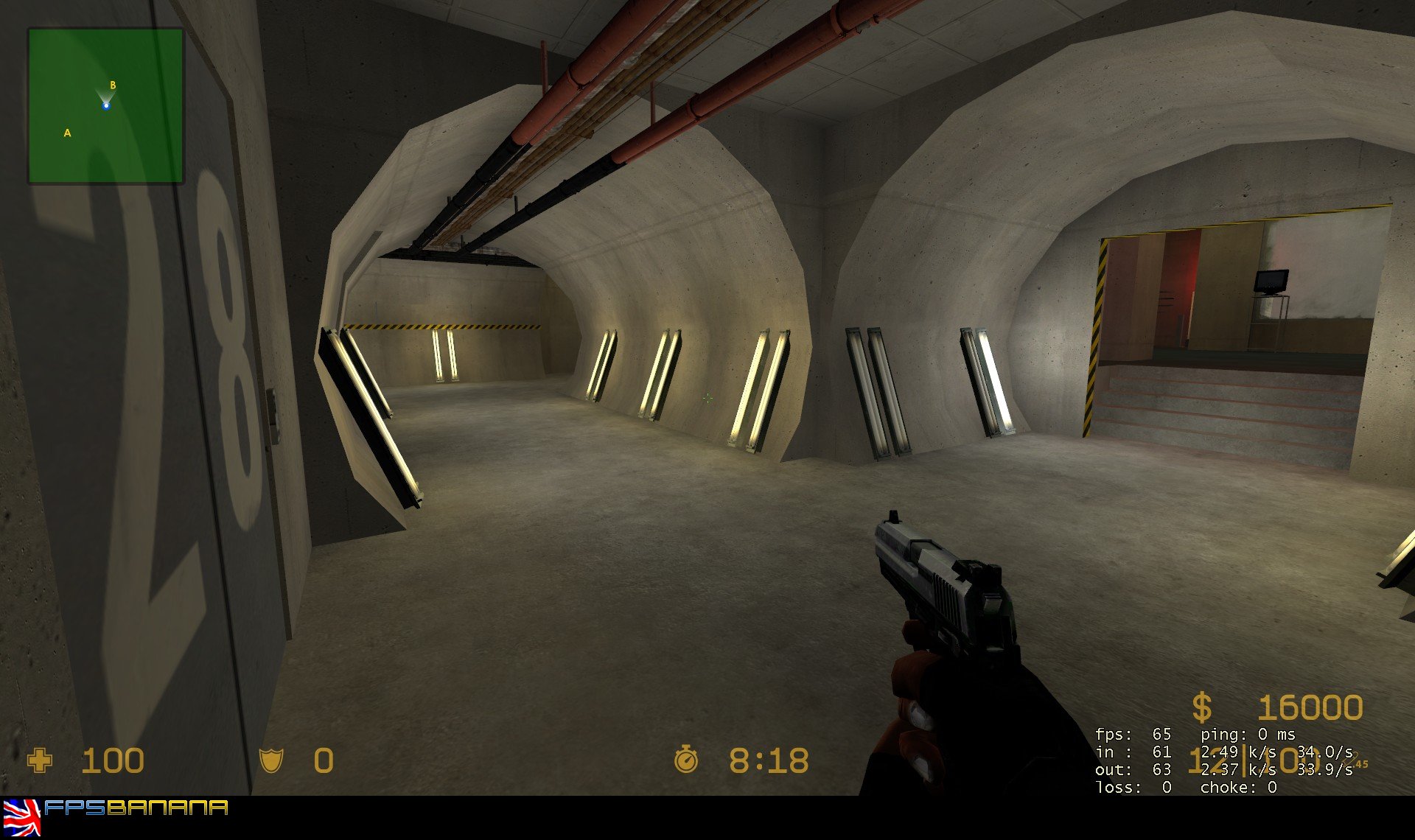
Task: Click the crosshair in the tunnel center
Action: point(708,398)
